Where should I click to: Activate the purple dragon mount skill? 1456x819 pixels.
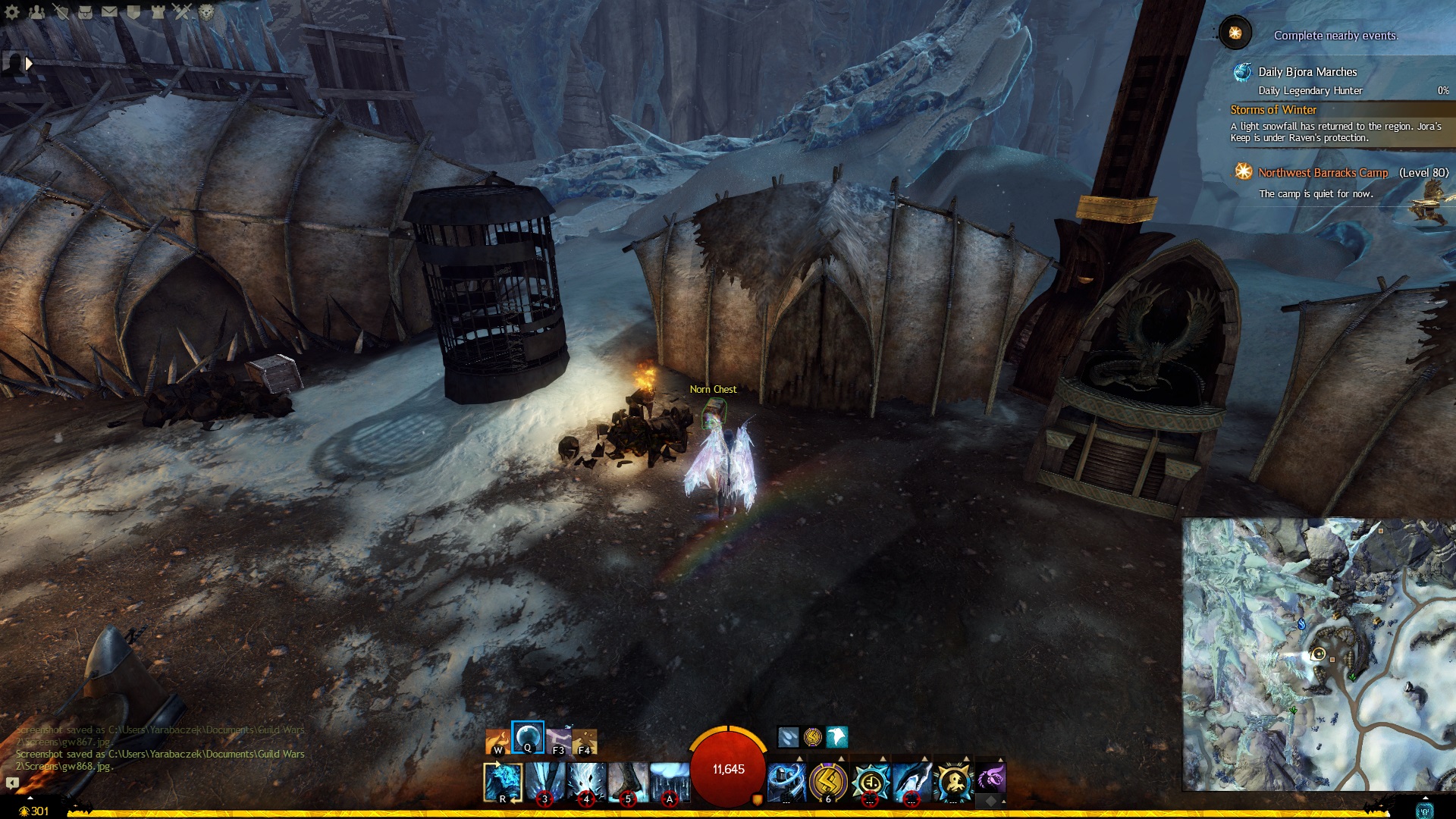(990, 779)
